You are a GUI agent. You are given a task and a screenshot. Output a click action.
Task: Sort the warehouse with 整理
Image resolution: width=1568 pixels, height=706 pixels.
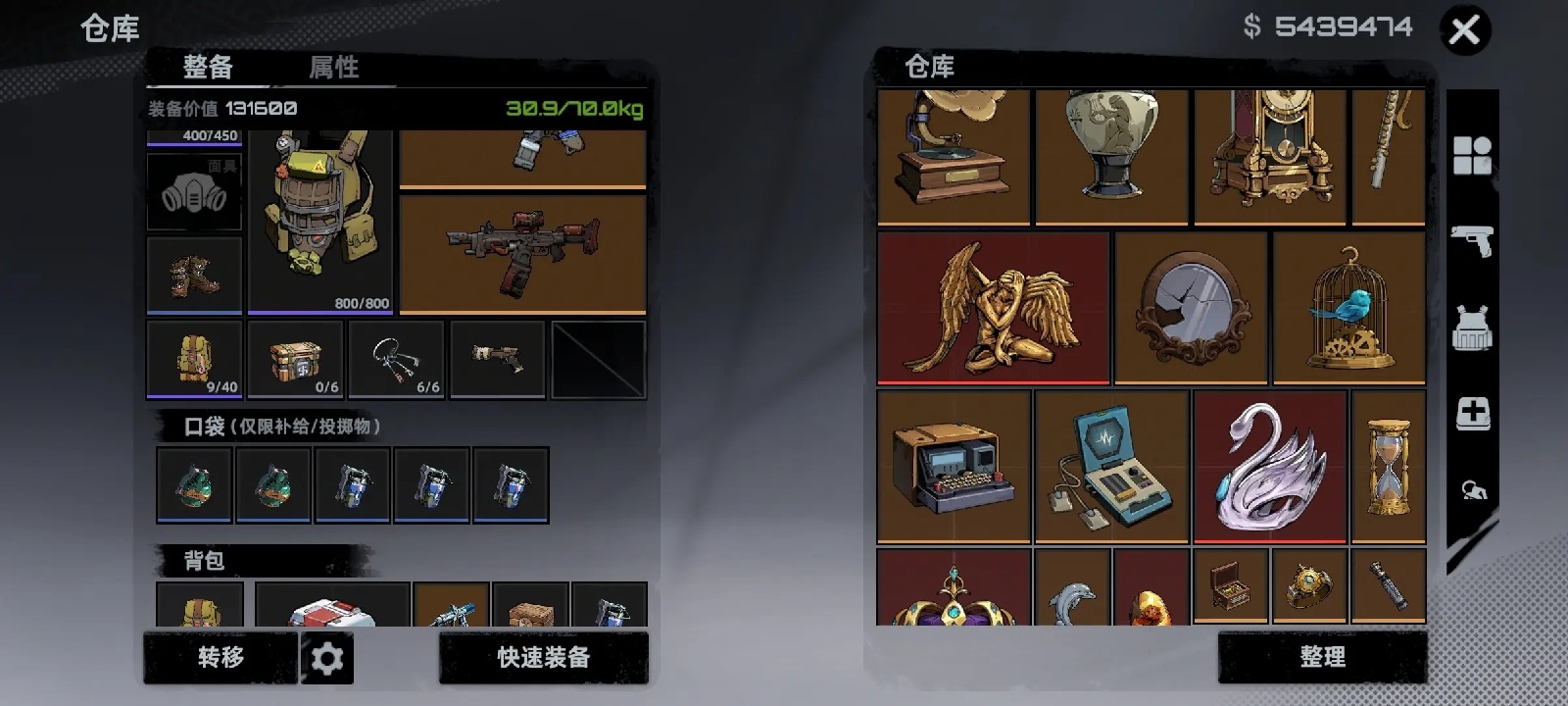pyautogui.click(x=1322, y=657)
